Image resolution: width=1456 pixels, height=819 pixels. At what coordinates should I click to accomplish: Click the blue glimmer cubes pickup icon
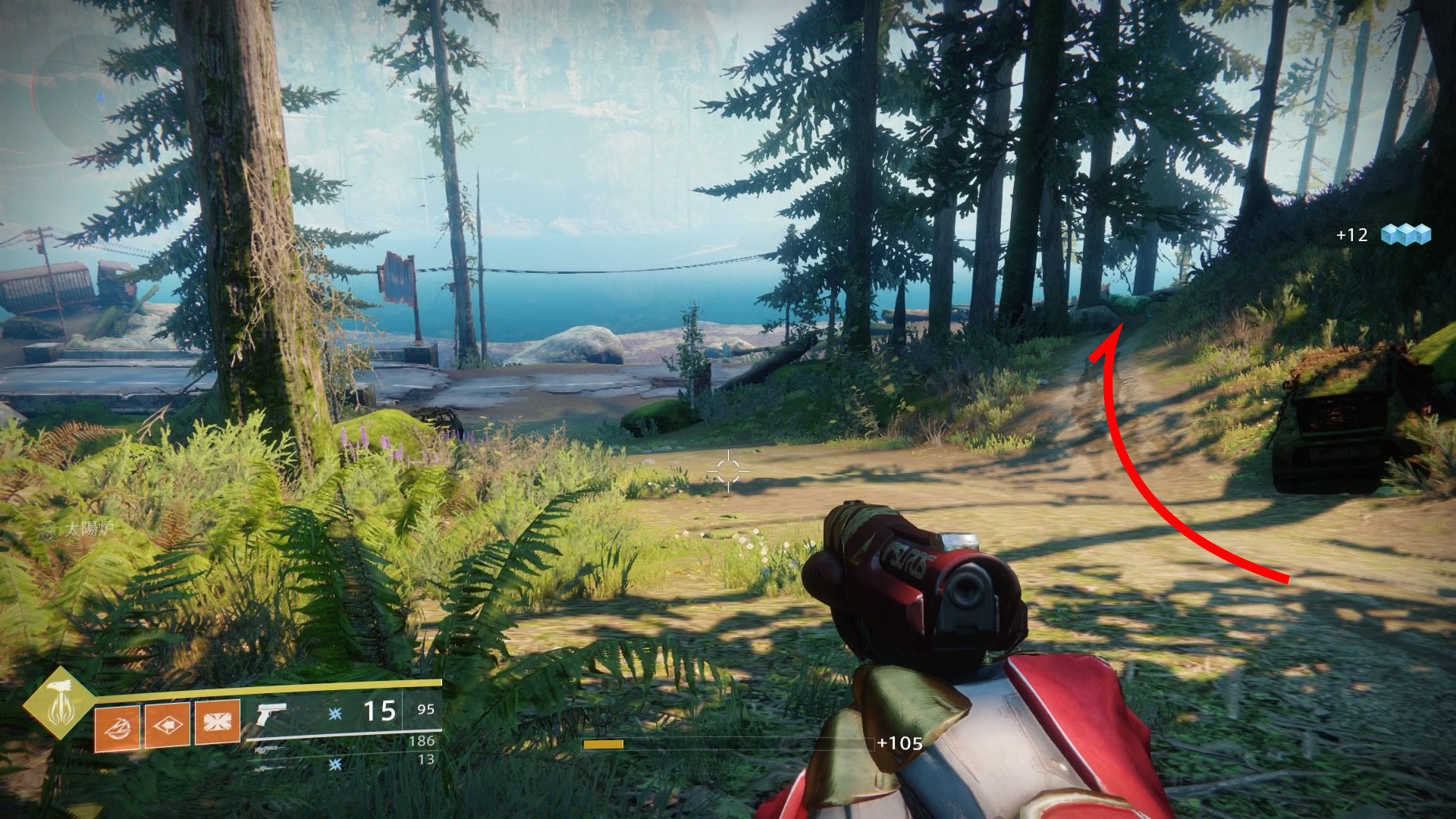click(1405, 234)
